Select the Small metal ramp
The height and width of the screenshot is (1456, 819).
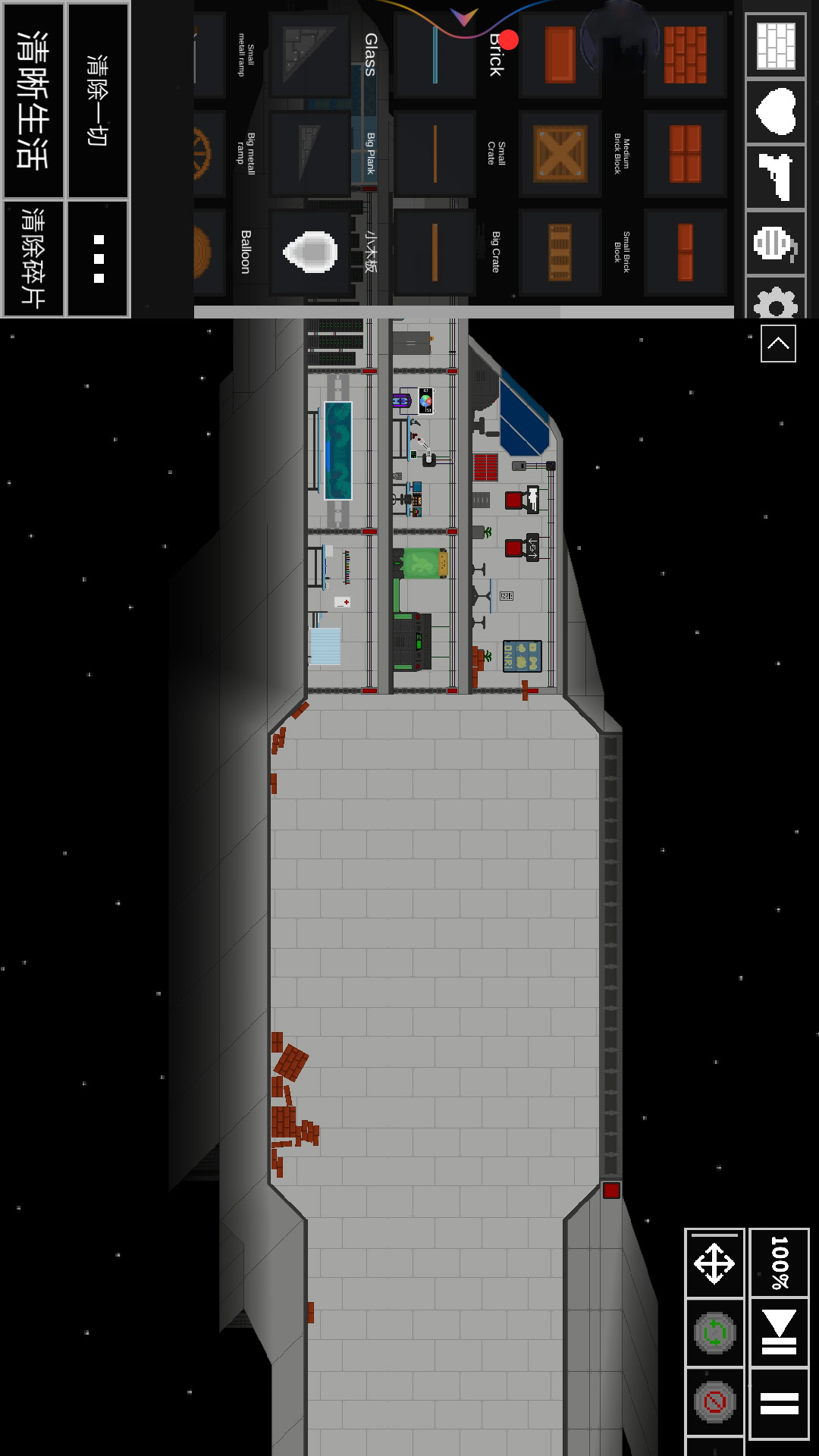coord(310,55)
